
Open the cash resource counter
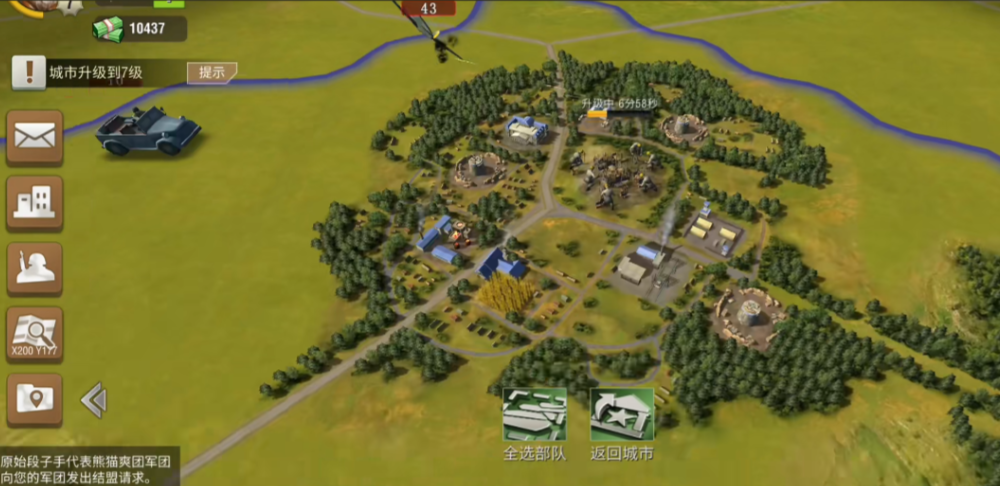138,29
